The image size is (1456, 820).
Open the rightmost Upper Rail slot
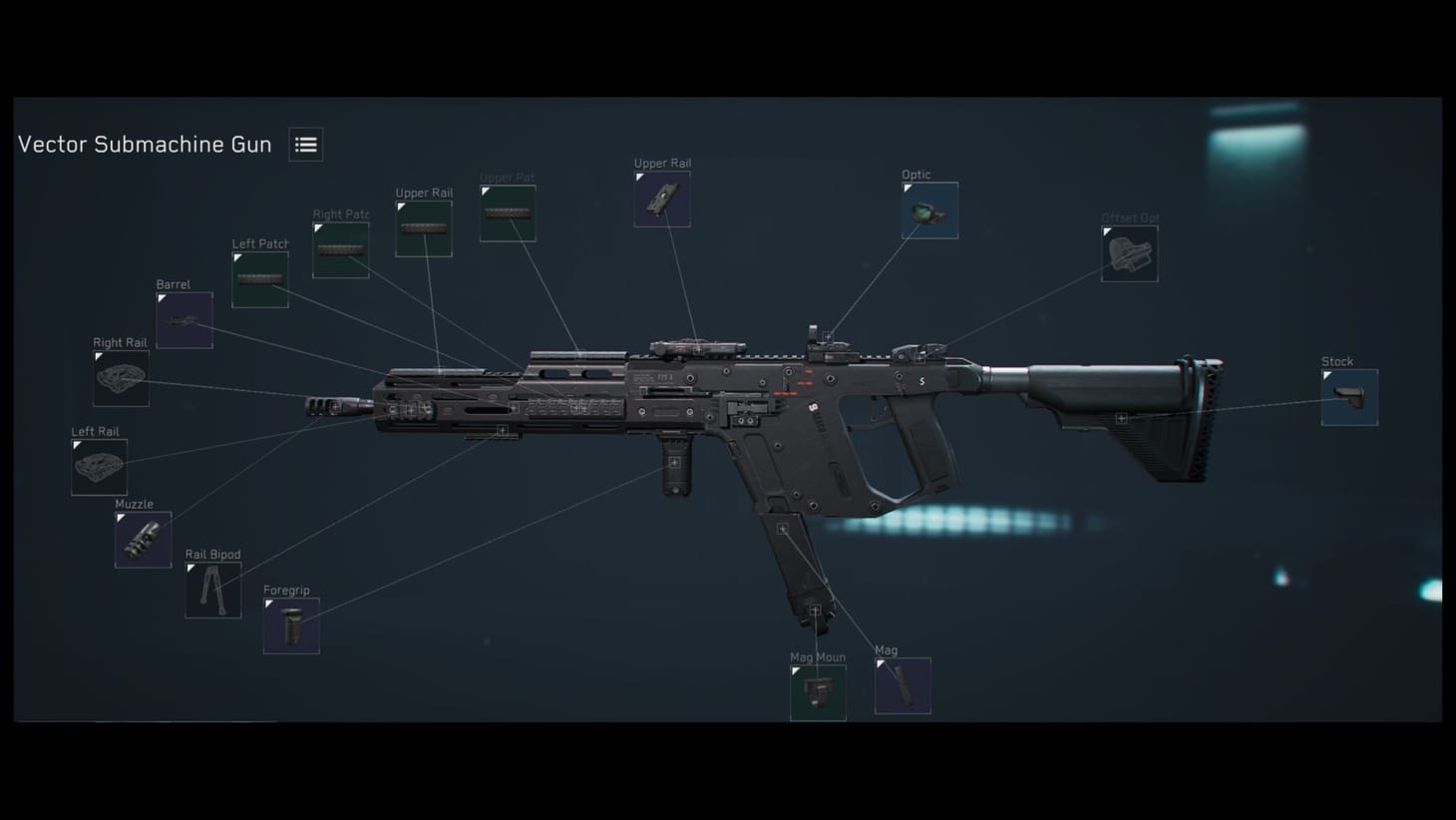(x=661, y=199)
